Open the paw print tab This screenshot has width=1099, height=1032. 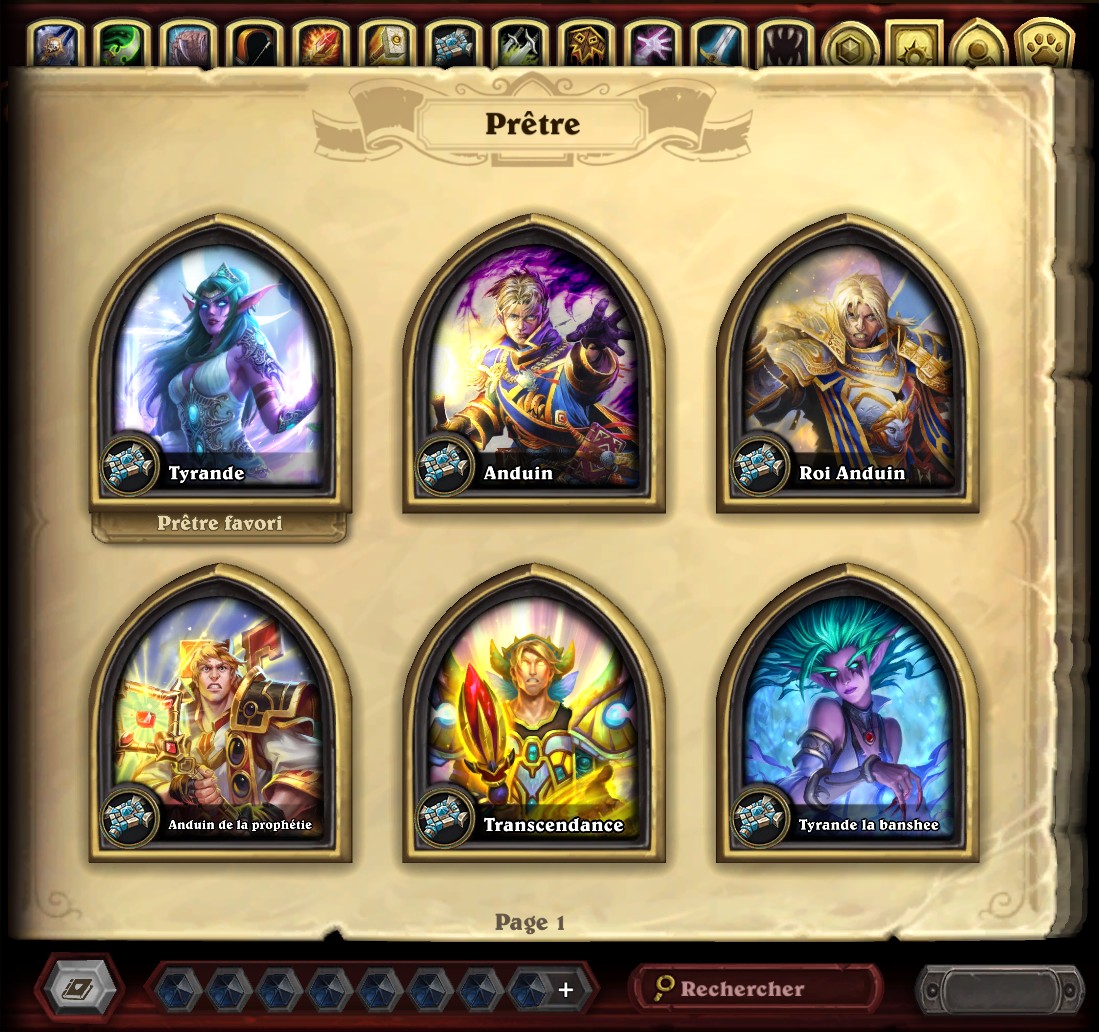point(1043,46)
